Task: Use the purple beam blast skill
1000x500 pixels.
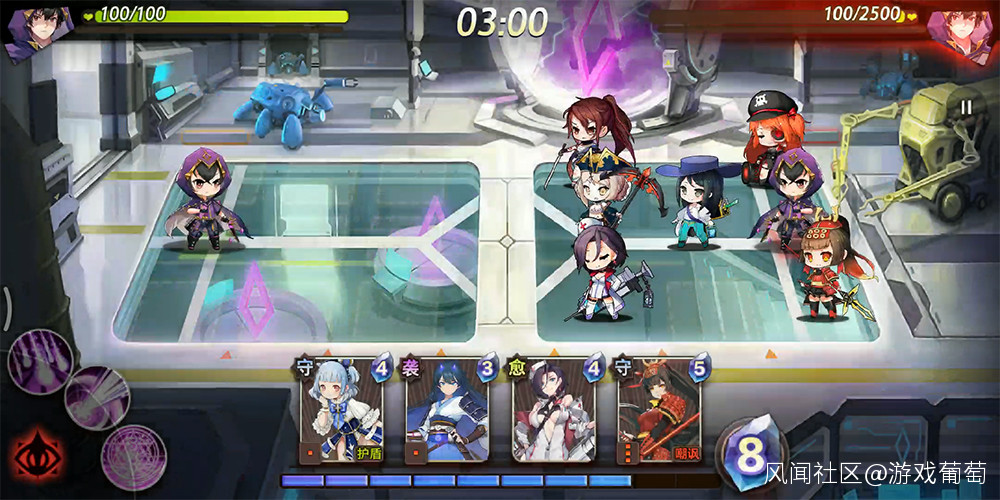Action: pos(97,397)
